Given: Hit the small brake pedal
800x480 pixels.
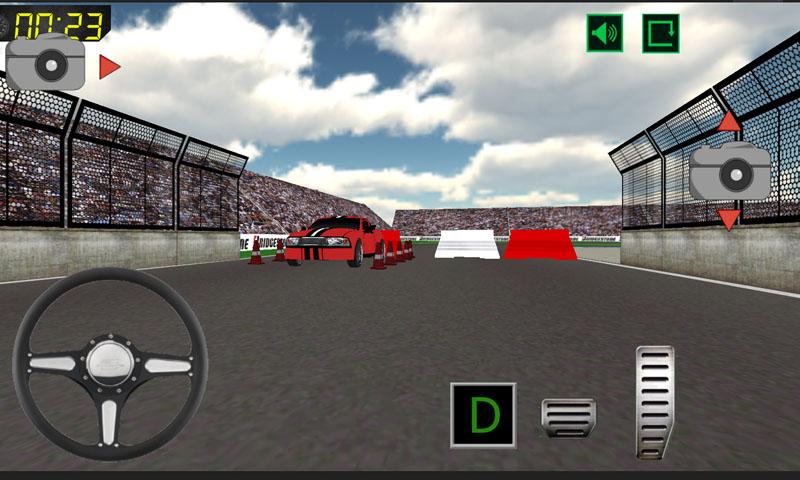Looking at the screenshot, I should [568, 417].
